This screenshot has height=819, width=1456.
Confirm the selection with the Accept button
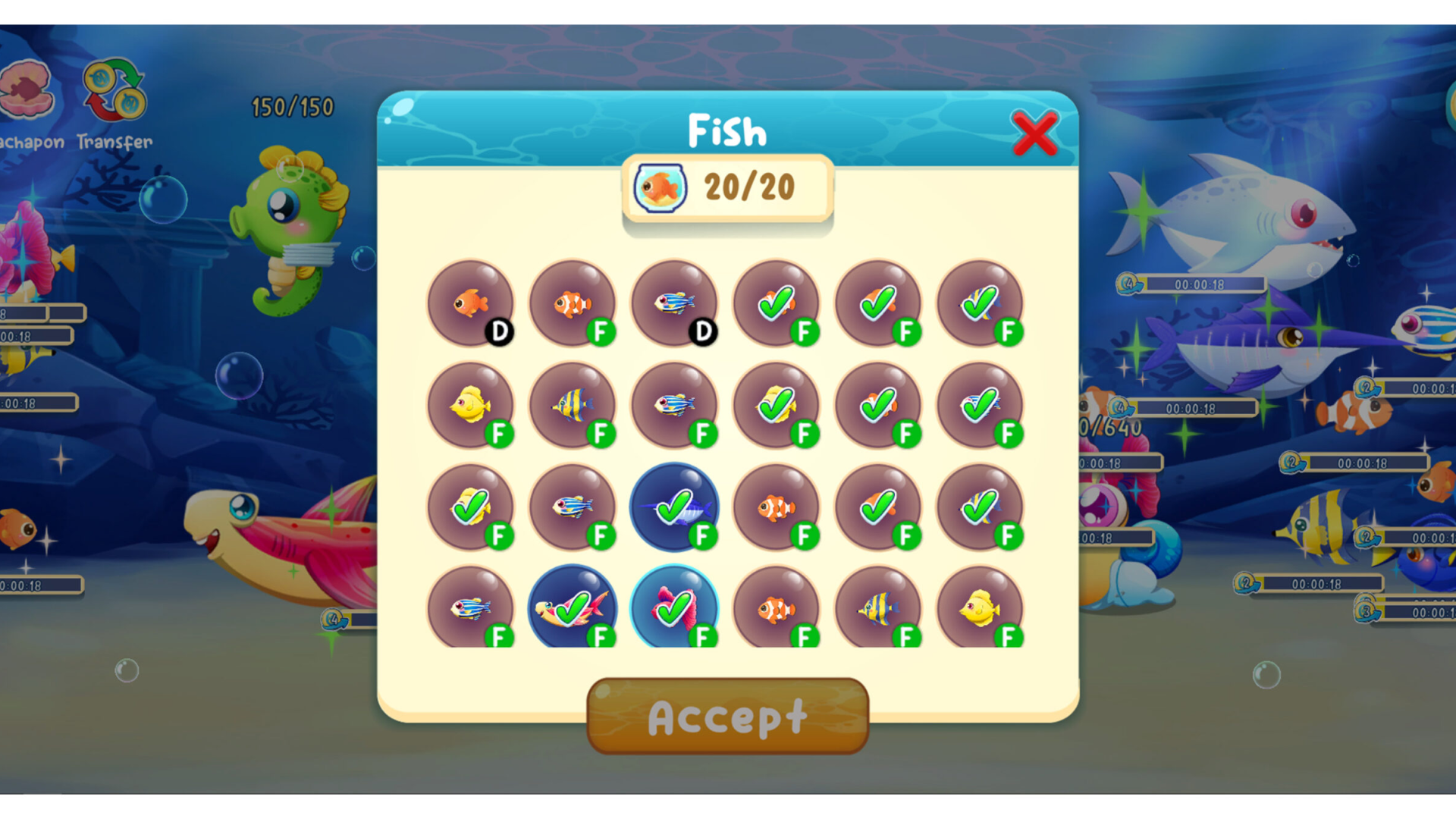point(727,716)
